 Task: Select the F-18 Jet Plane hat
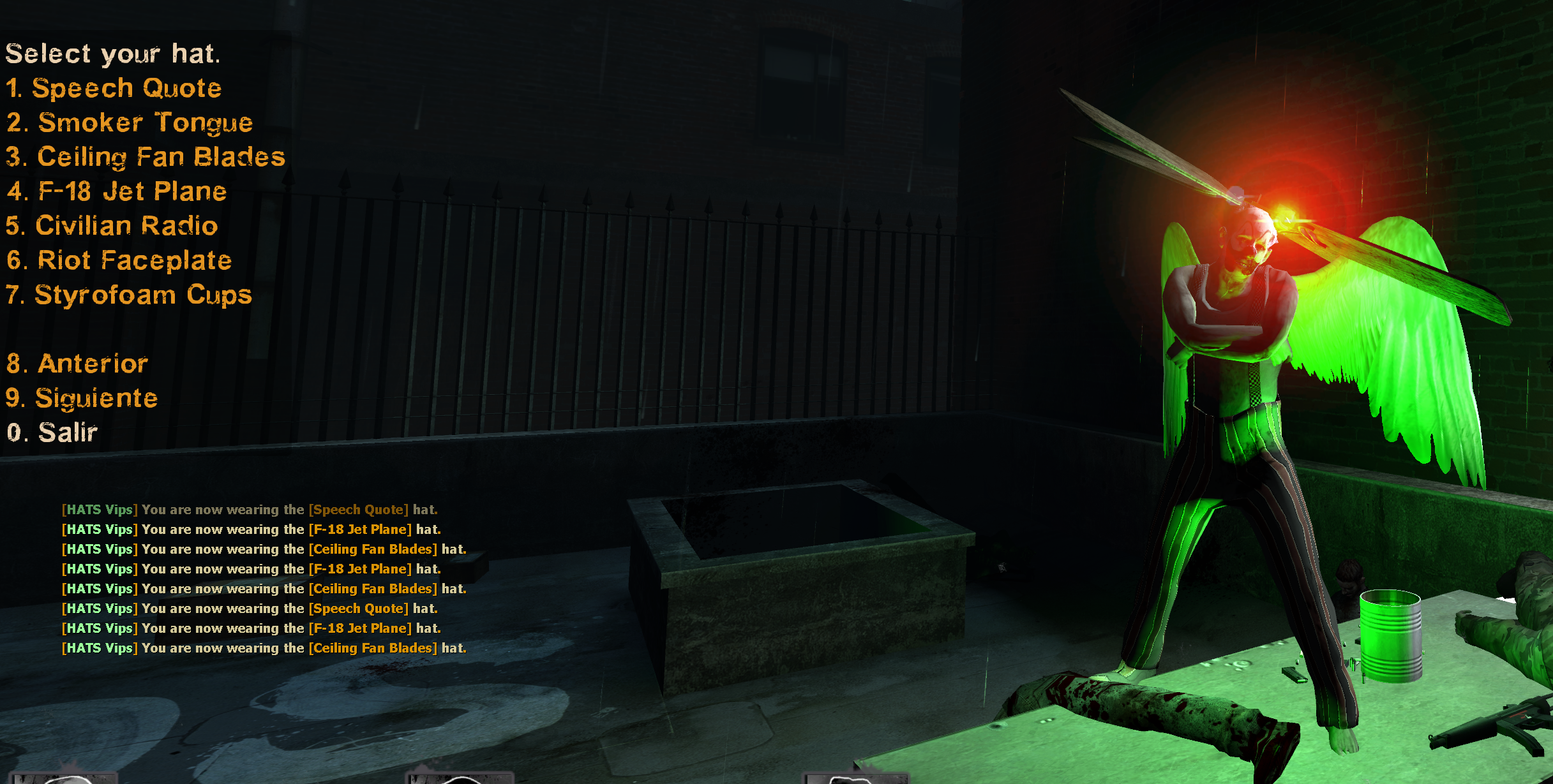[x=117, y=191]
